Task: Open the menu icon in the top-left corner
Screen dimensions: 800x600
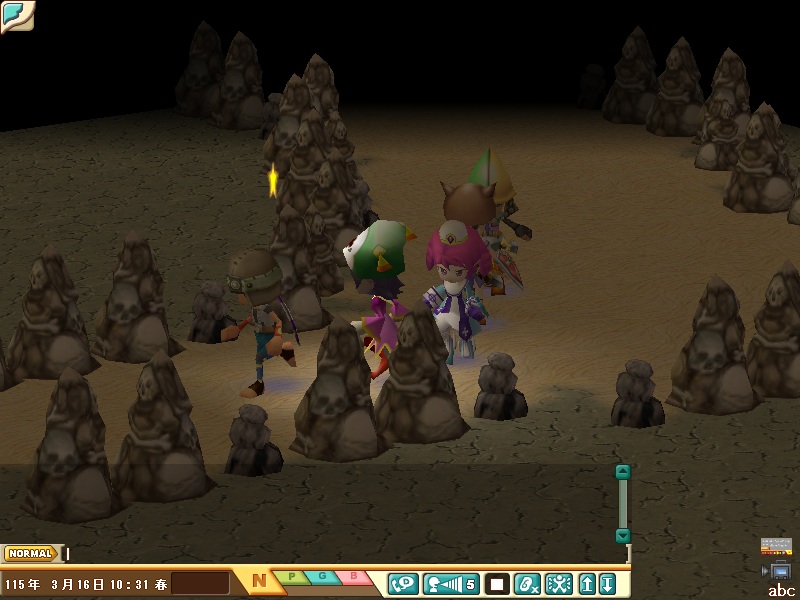Action: point(17,15)
